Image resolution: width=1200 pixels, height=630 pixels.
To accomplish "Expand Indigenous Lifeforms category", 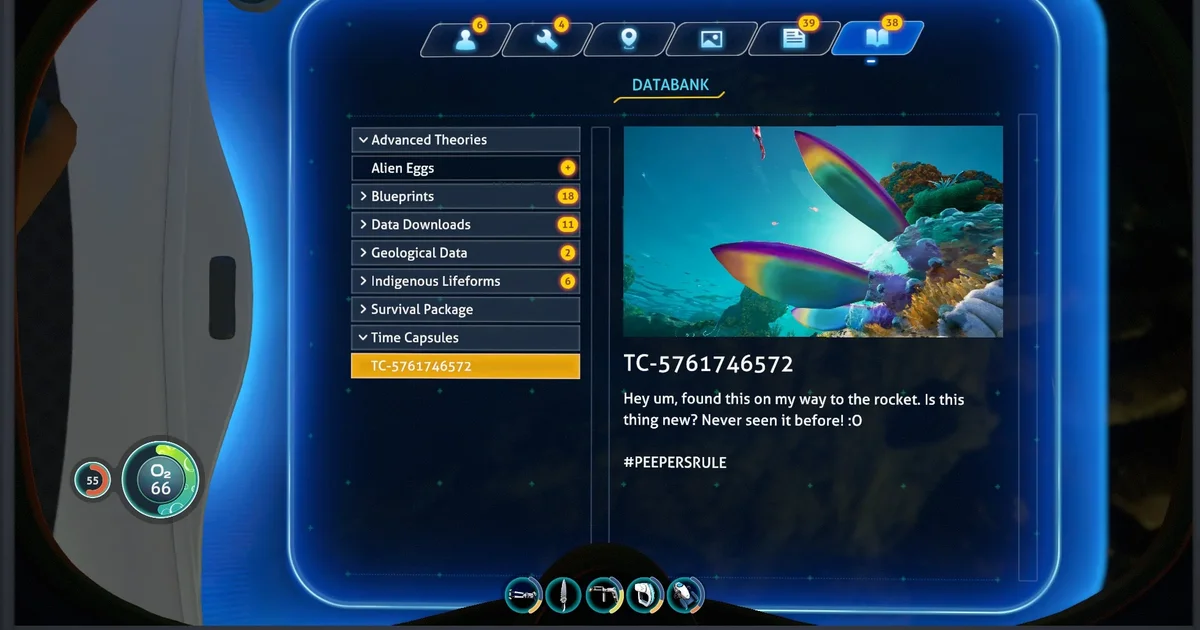I will 465,281.
